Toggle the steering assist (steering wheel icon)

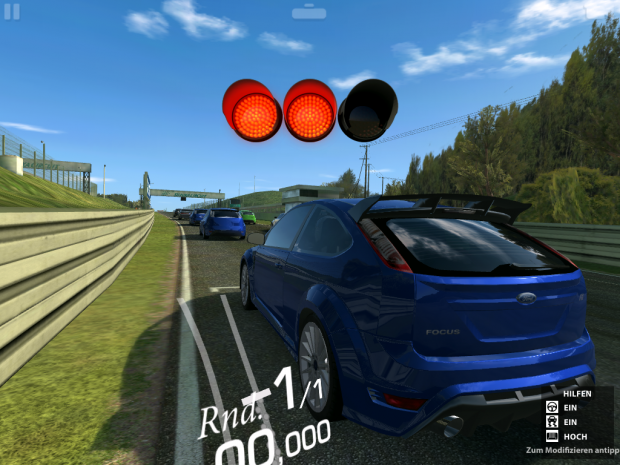[551, 408]
